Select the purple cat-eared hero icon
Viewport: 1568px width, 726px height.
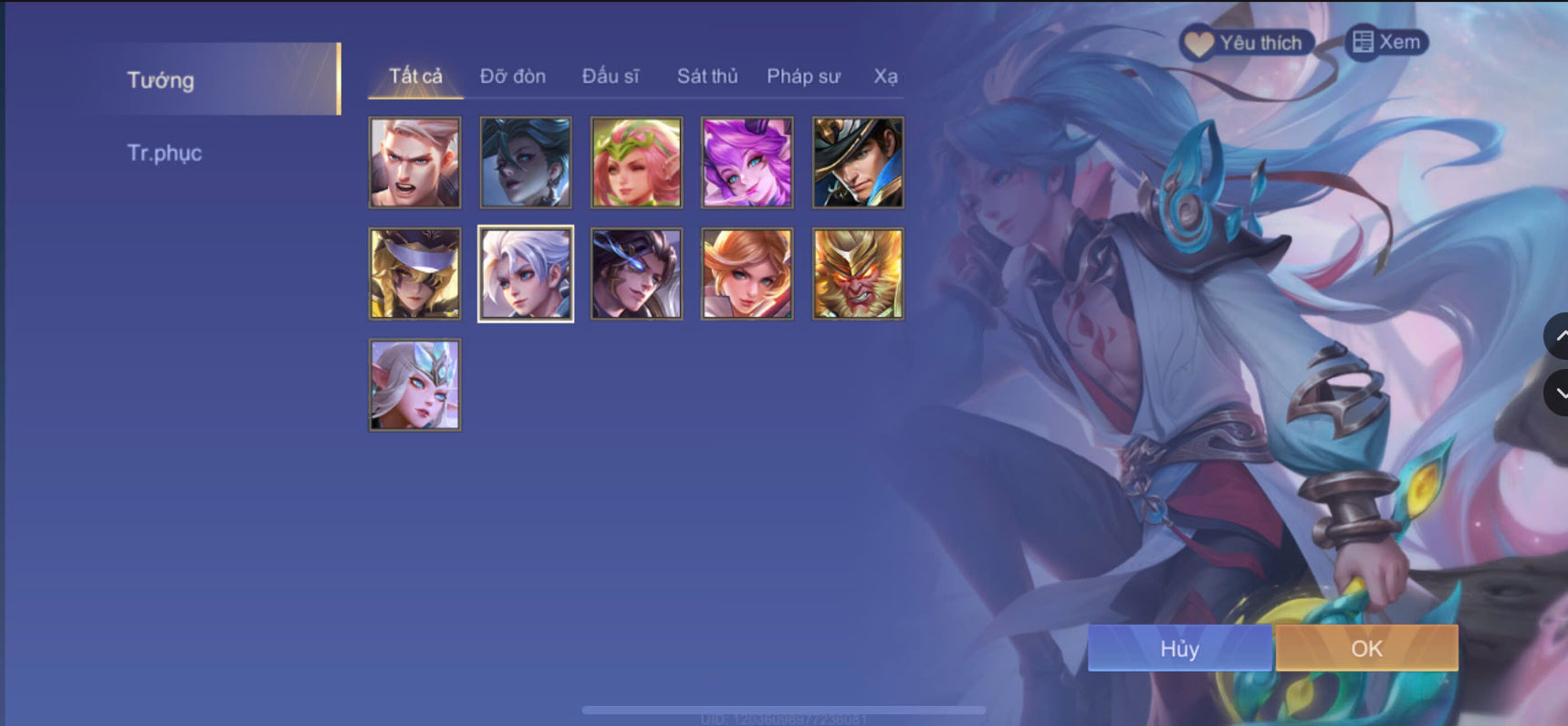click(747, 163)
